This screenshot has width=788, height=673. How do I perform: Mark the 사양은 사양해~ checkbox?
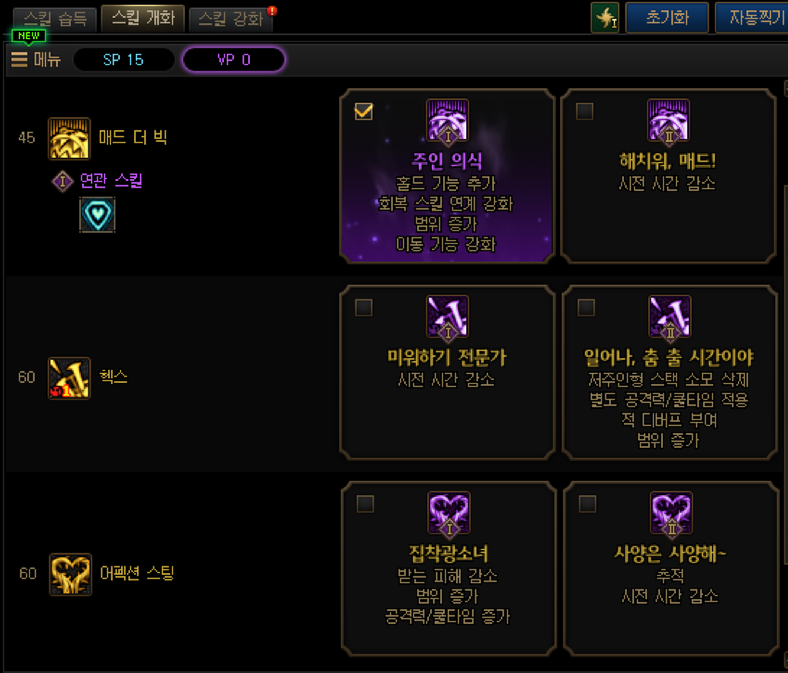click(x=585, y=503)
